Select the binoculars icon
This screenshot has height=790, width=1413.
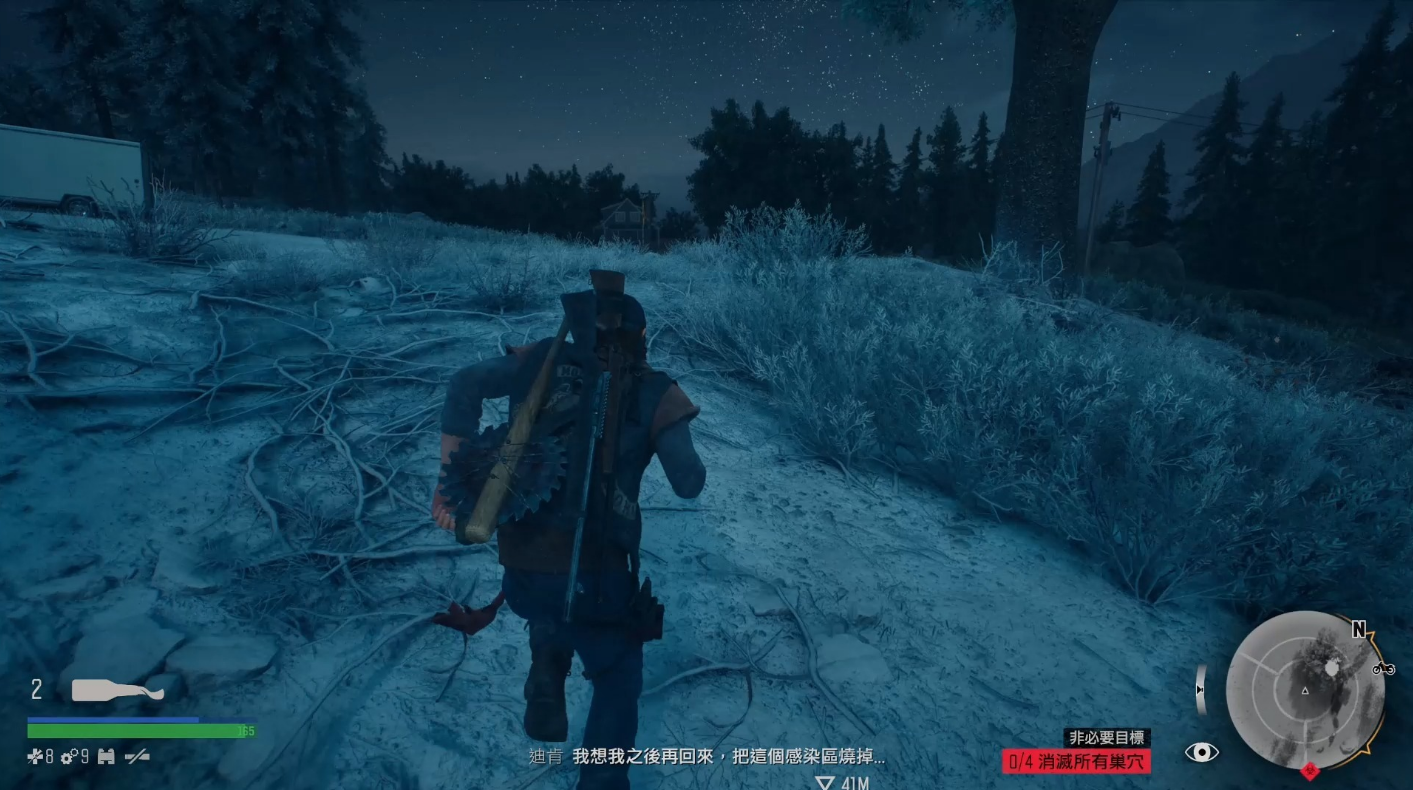click(105, 757)
